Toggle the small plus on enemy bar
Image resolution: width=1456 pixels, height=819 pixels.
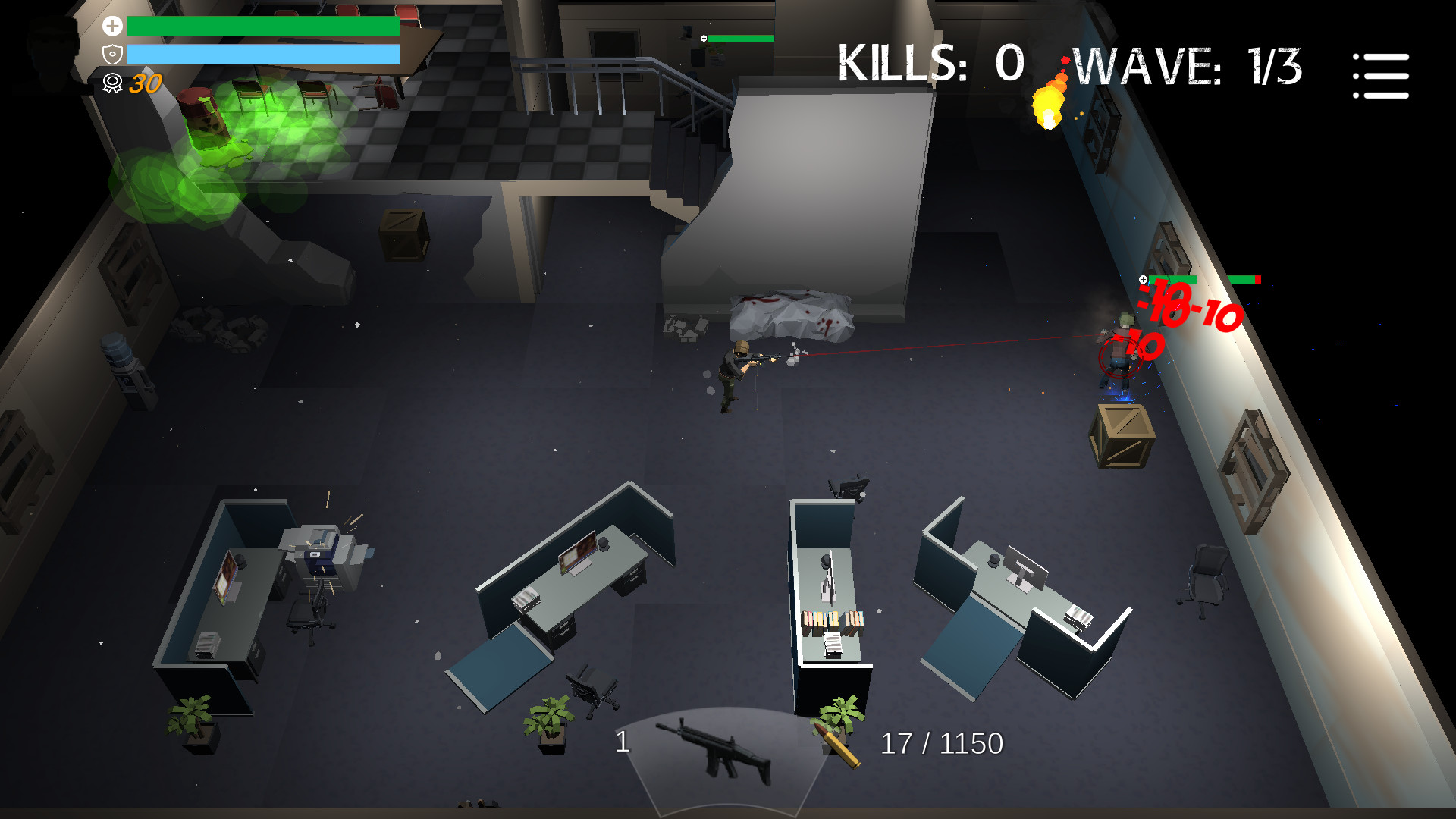(x=1143, y=278)
